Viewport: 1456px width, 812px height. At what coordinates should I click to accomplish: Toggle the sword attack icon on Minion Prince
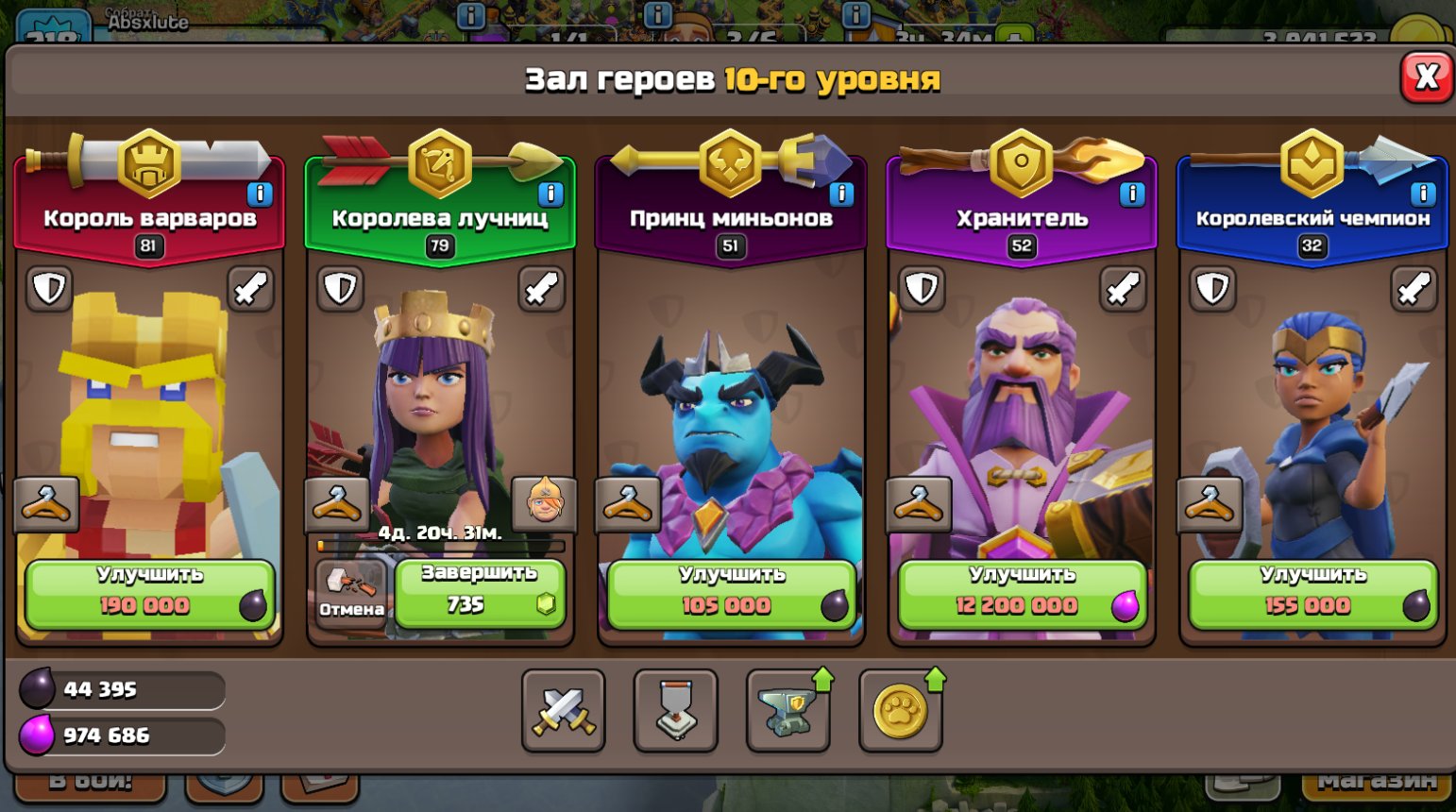[835, 289]
